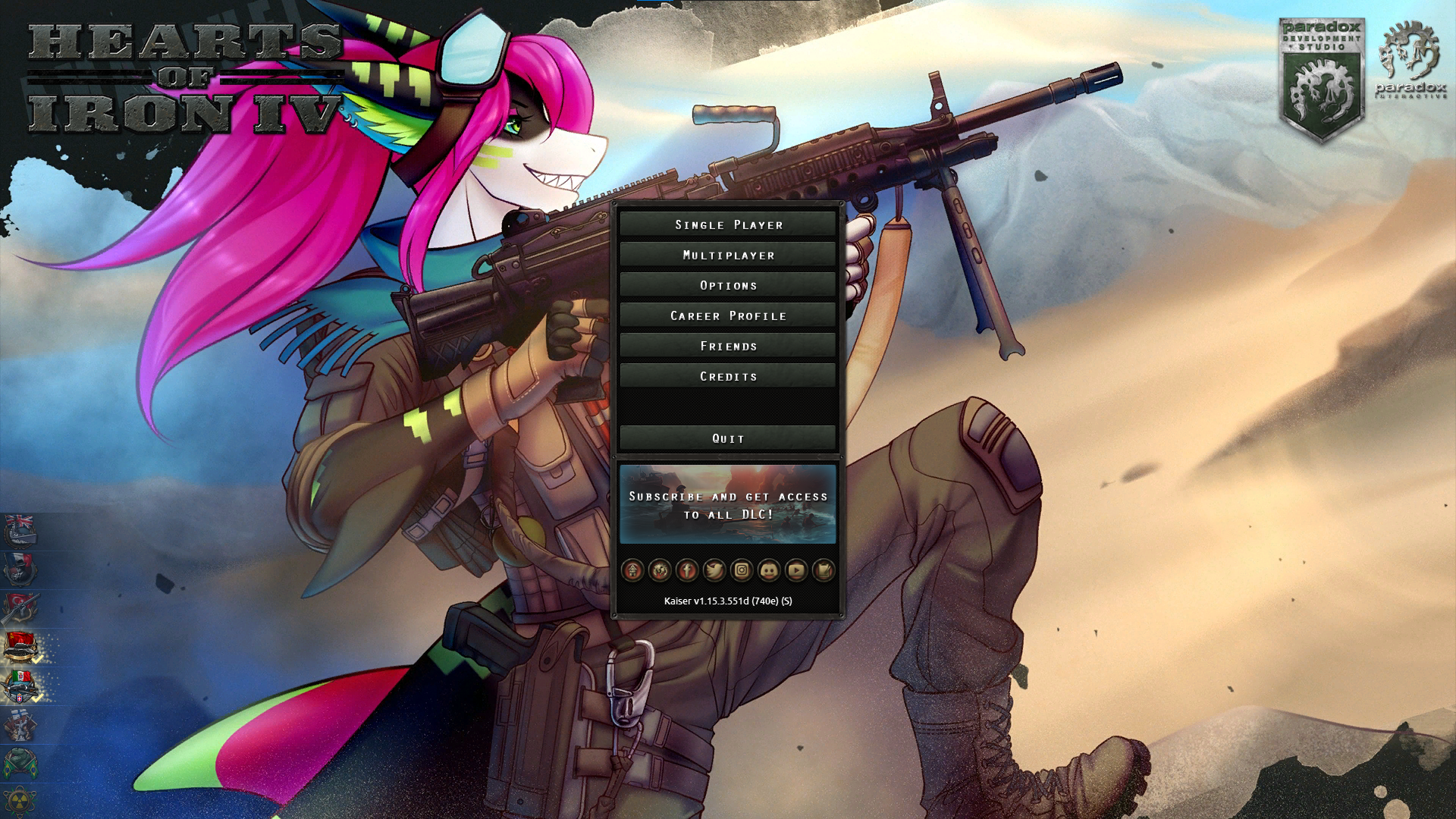
Task: Open the Friends list
Action: coord(727,346)
